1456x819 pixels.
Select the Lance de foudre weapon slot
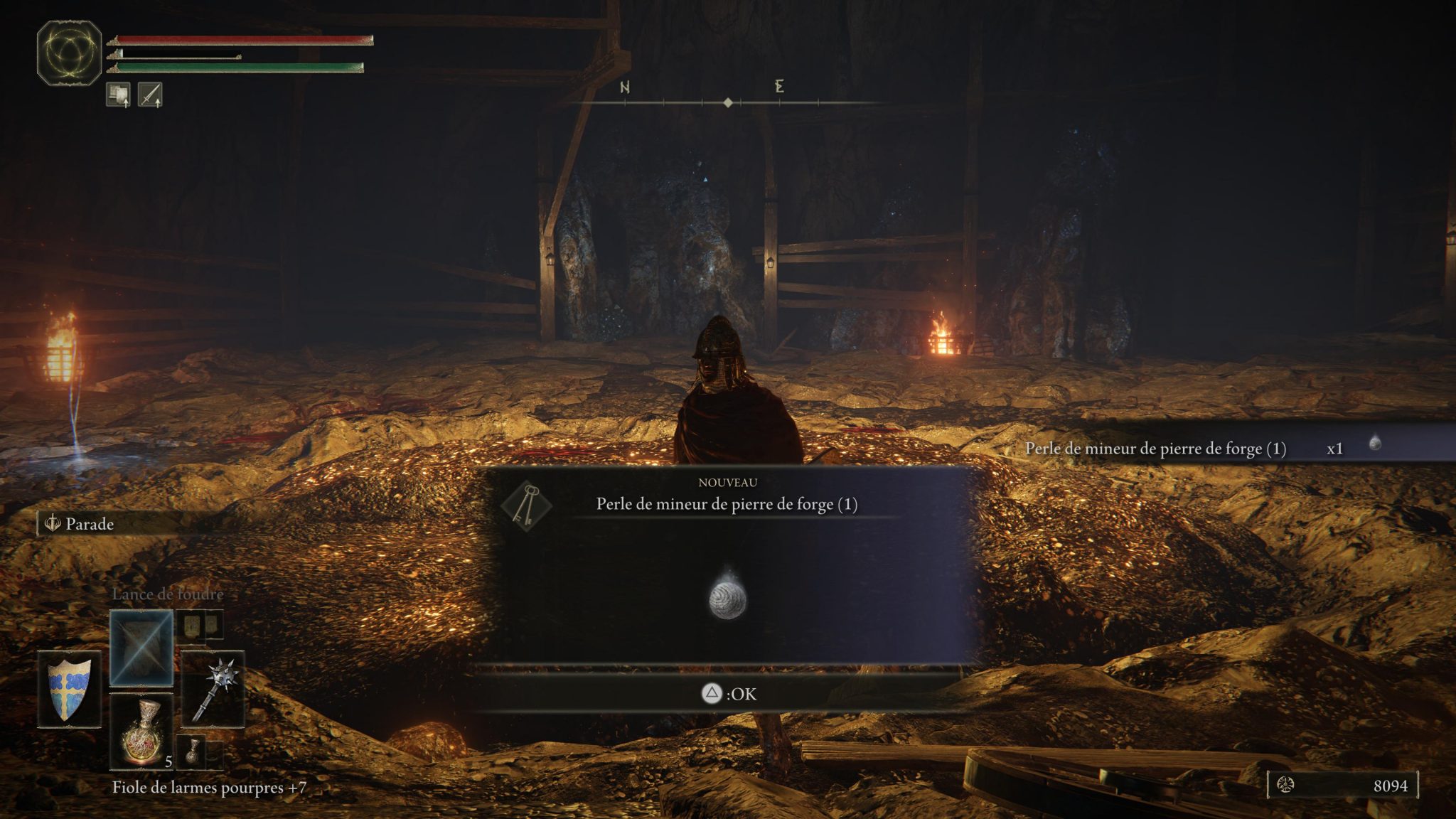coord(141,643)
